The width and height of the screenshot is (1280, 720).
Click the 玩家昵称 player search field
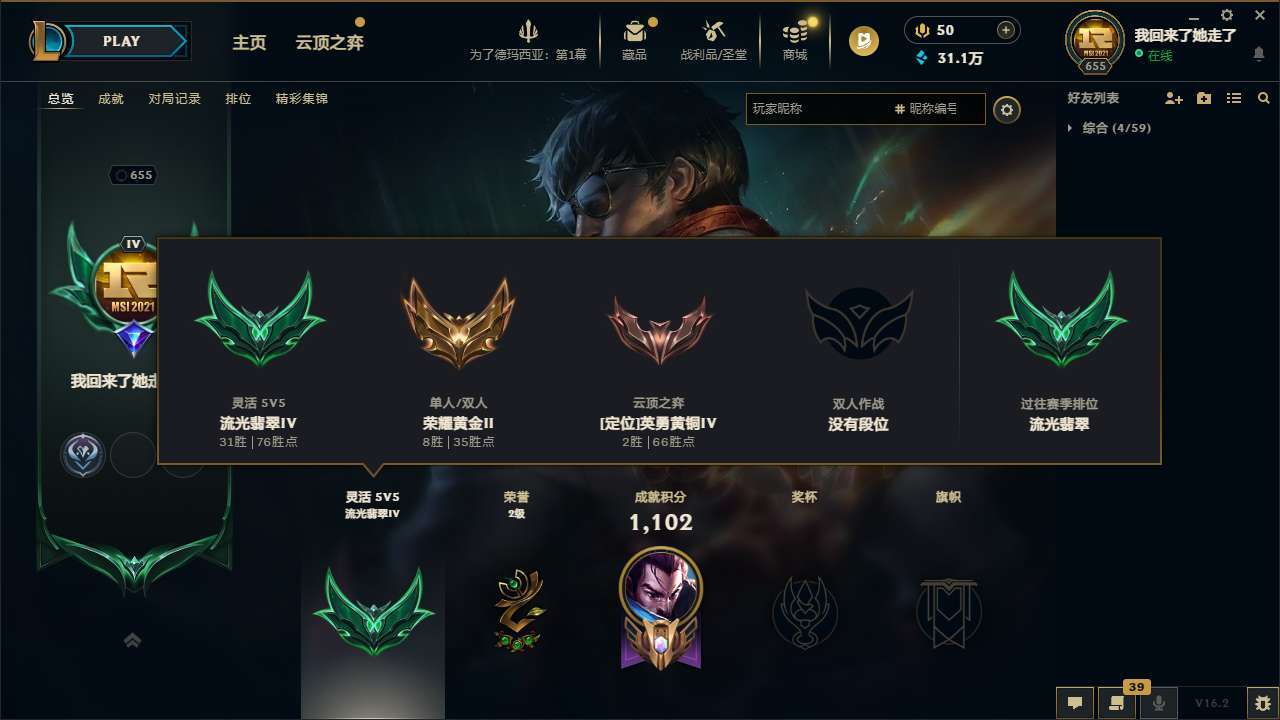(820, 109)
